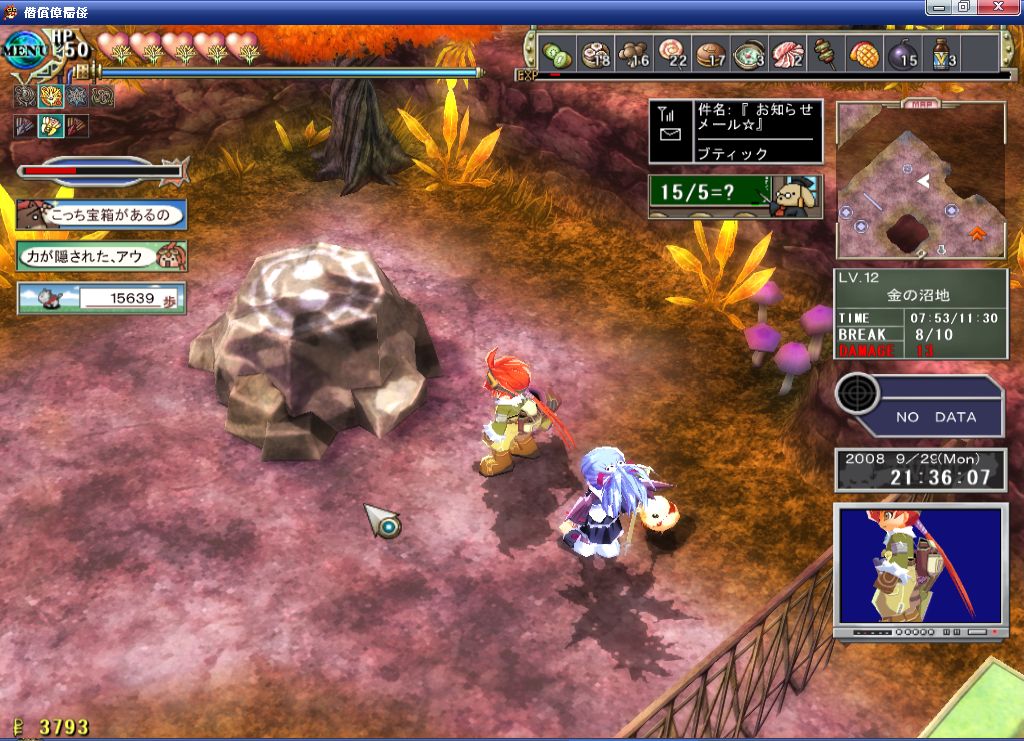Screen dimensions: 1024x741
Task: Use the V drink bottle item
Action: pyautogui.click(x=941, y=54)
